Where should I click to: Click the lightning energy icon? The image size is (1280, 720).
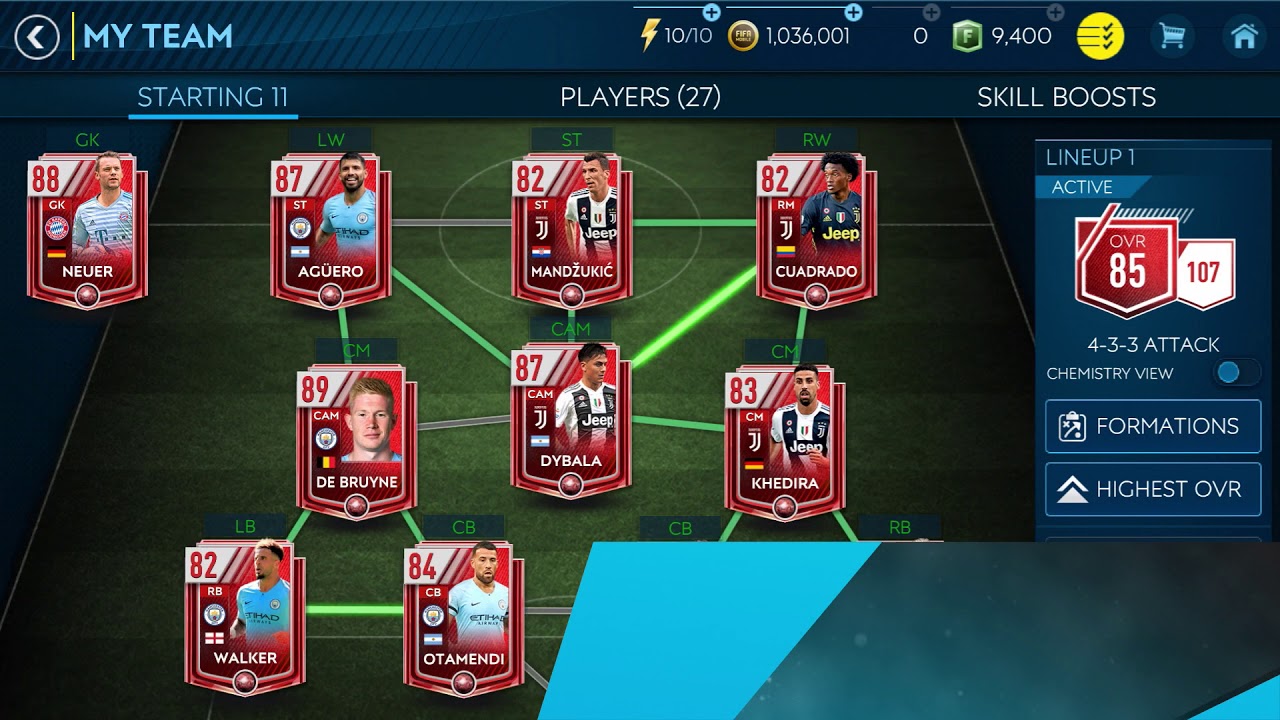(650, 33)
